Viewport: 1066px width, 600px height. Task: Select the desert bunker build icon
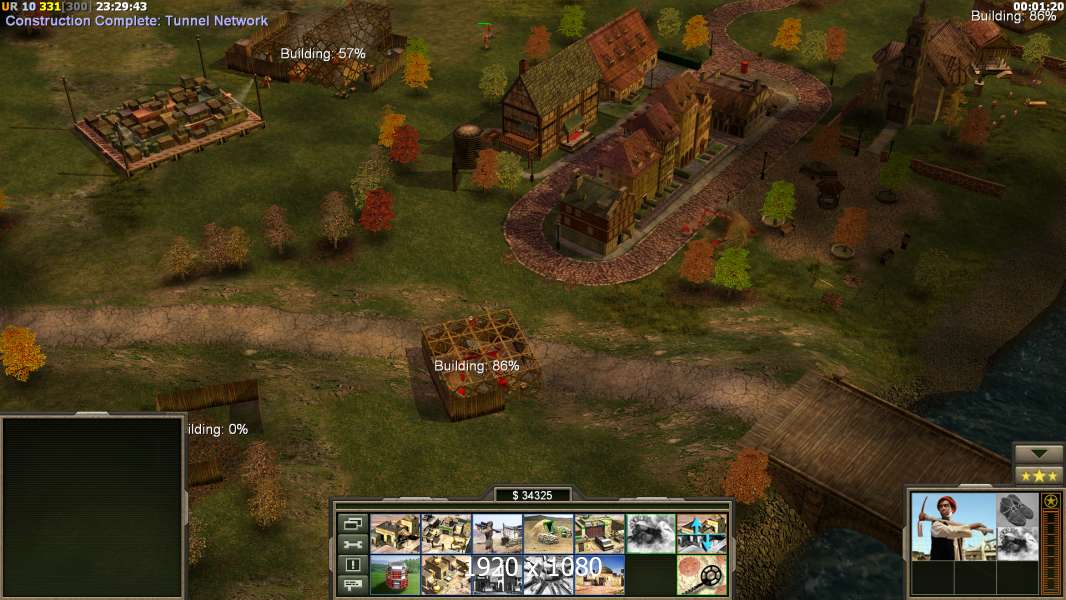coord(599,575)
